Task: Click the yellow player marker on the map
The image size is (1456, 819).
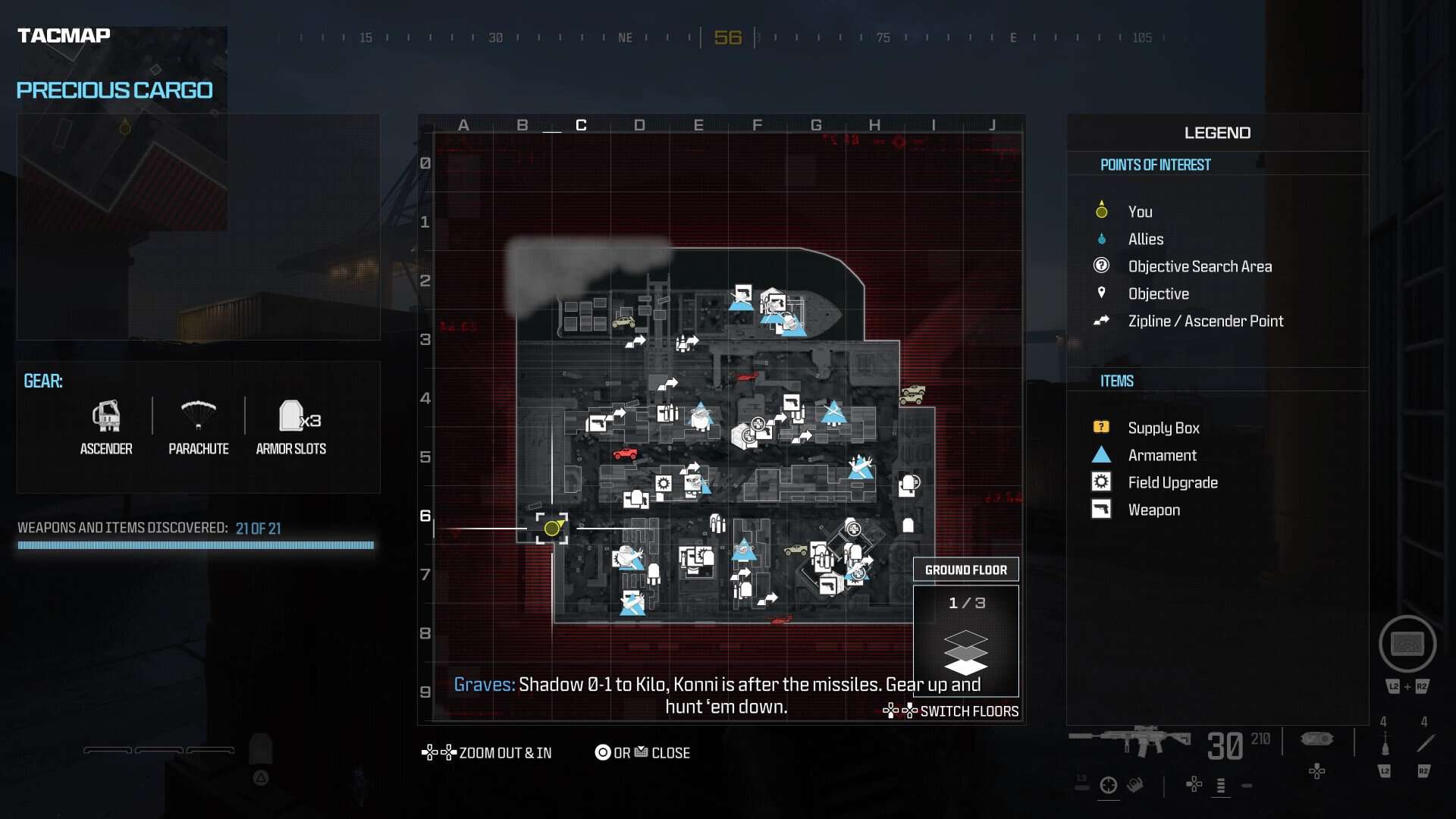Action: pyautogui.click(x=551, y=528)
